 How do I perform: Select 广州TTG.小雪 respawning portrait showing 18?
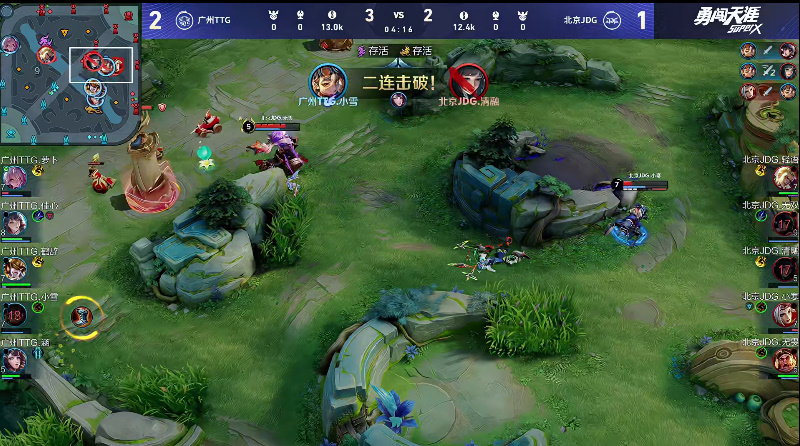coord(15,316)
